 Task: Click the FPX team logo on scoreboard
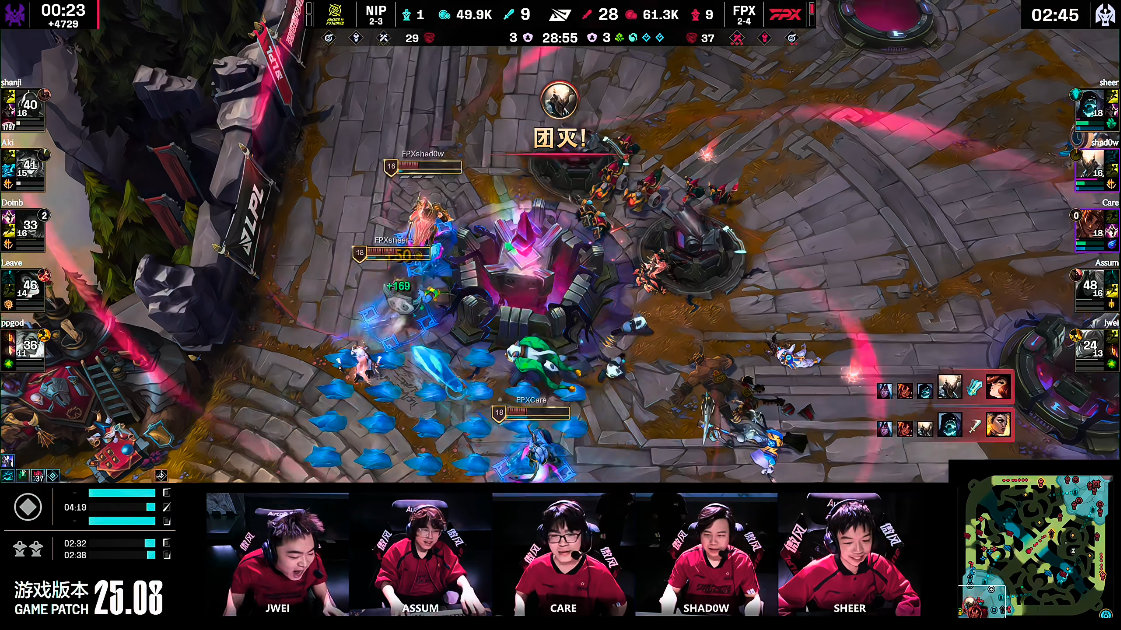click(x=787, y=14)
